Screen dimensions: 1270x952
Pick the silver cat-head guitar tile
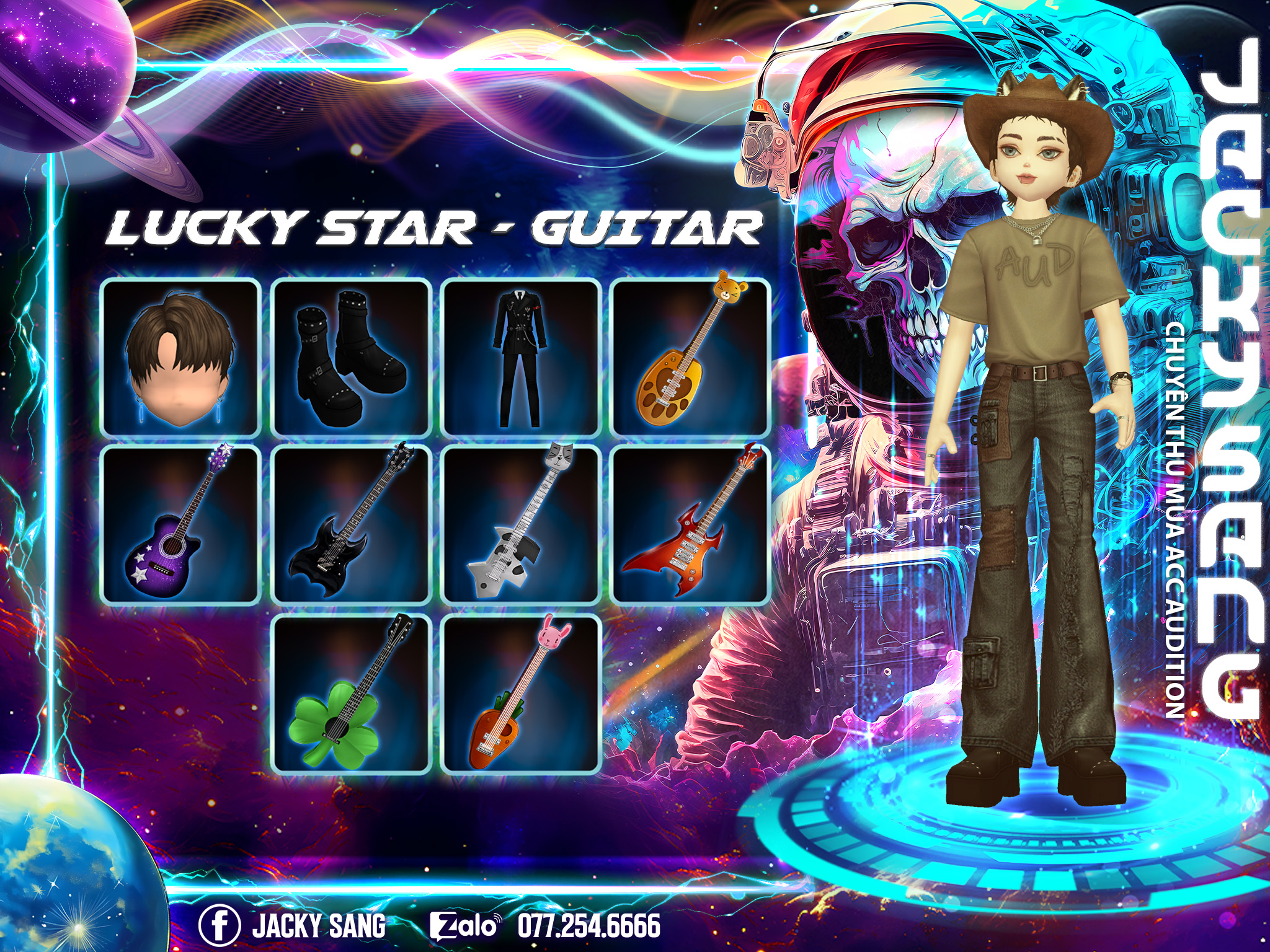pyautogui.click(x=521, y=524)
